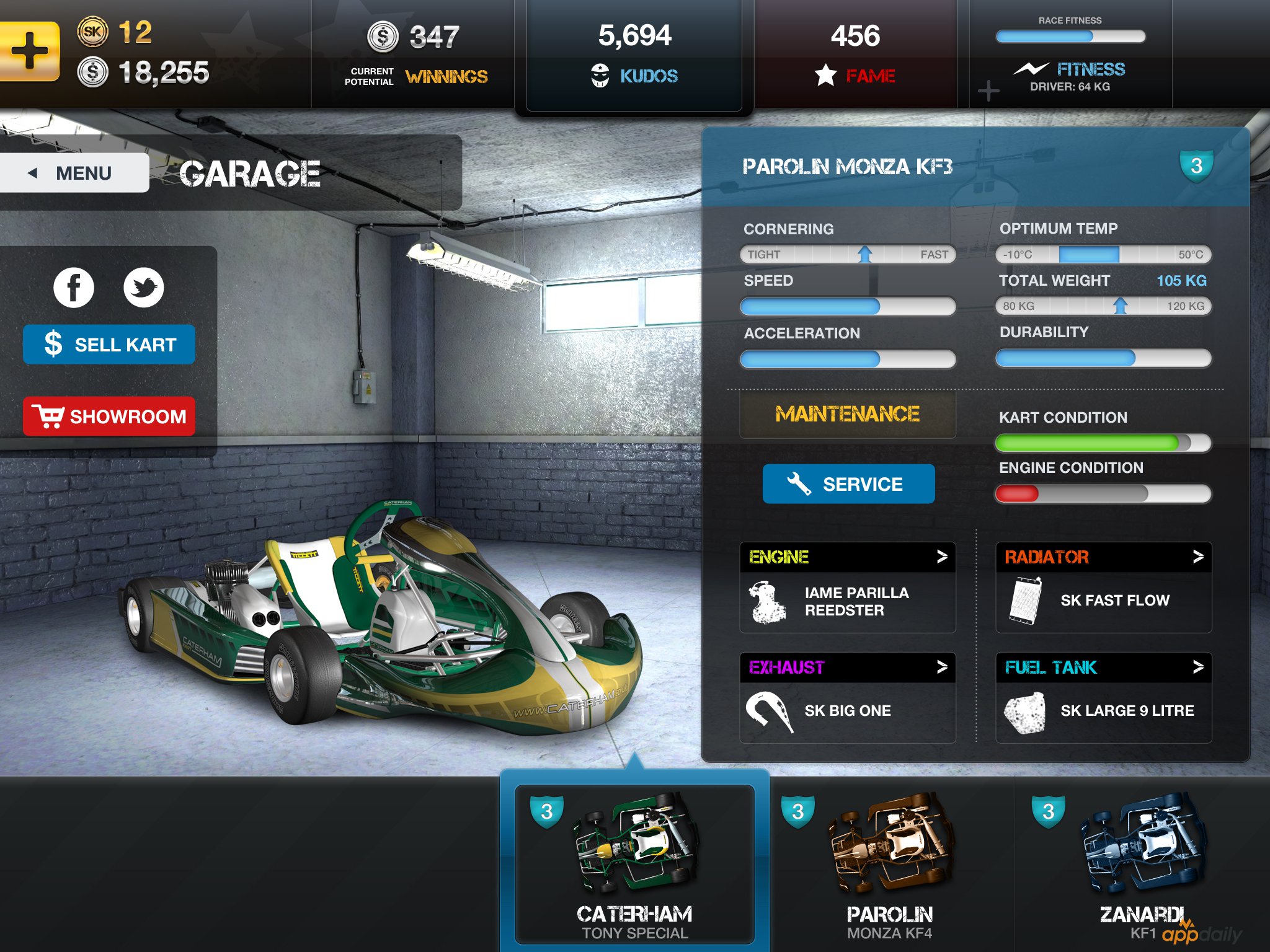Share via the Facebook icon
Image resolution: width=1270 pixels, height=952 pixels.
pyautogui.click(x=74, y=288)
